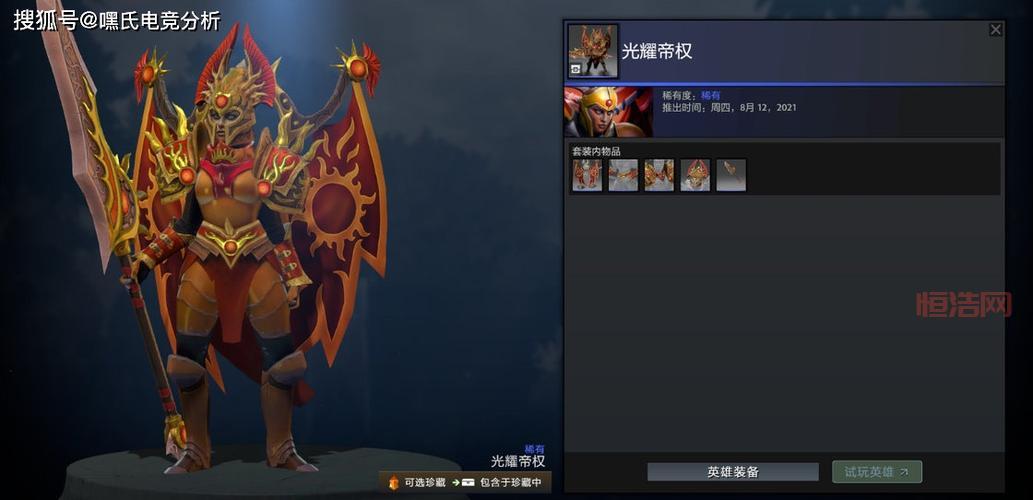Close the item details panel

[x=995, y=30]
